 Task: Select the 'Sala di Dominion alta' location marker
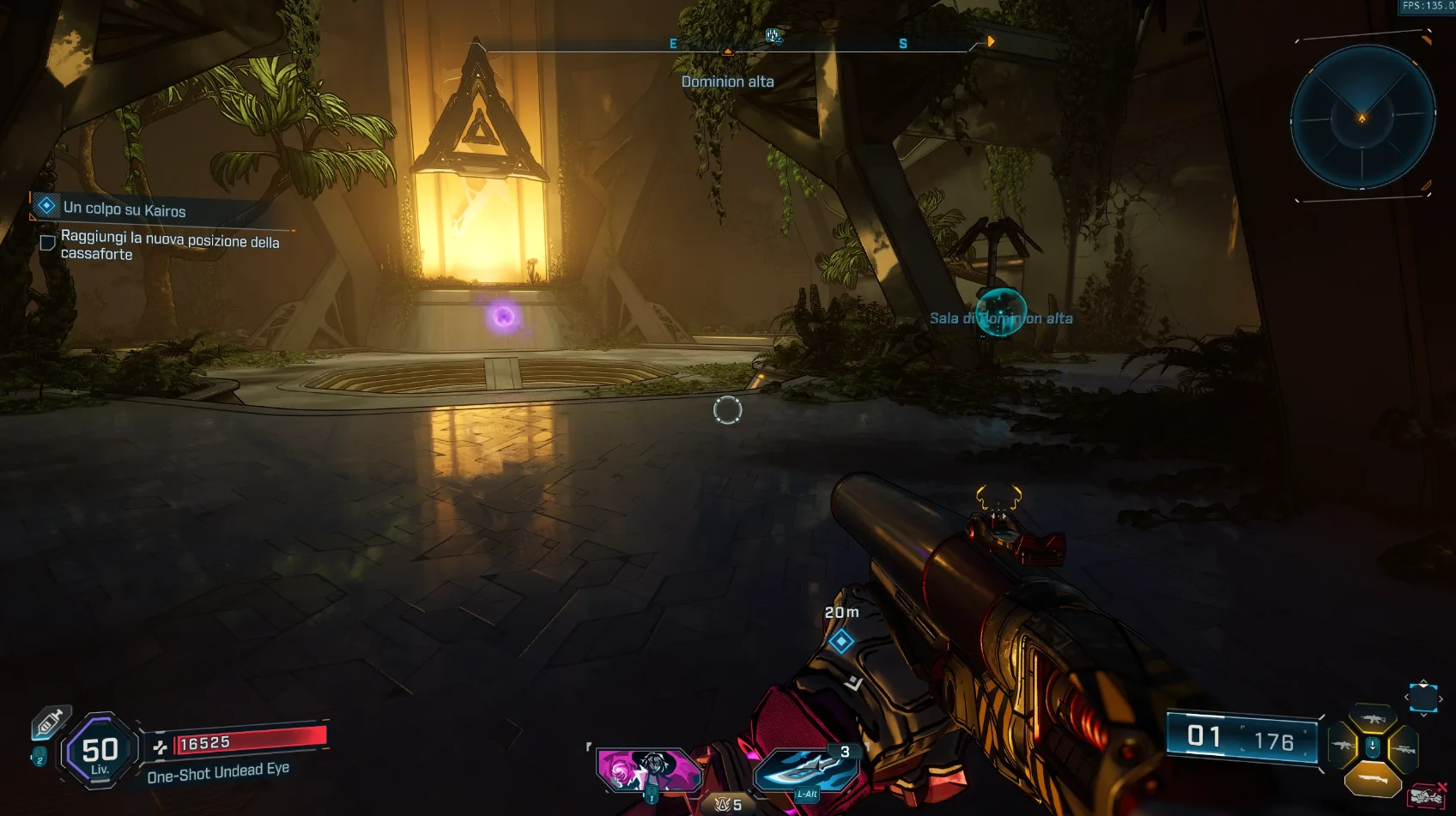[x=1001, y=316]
